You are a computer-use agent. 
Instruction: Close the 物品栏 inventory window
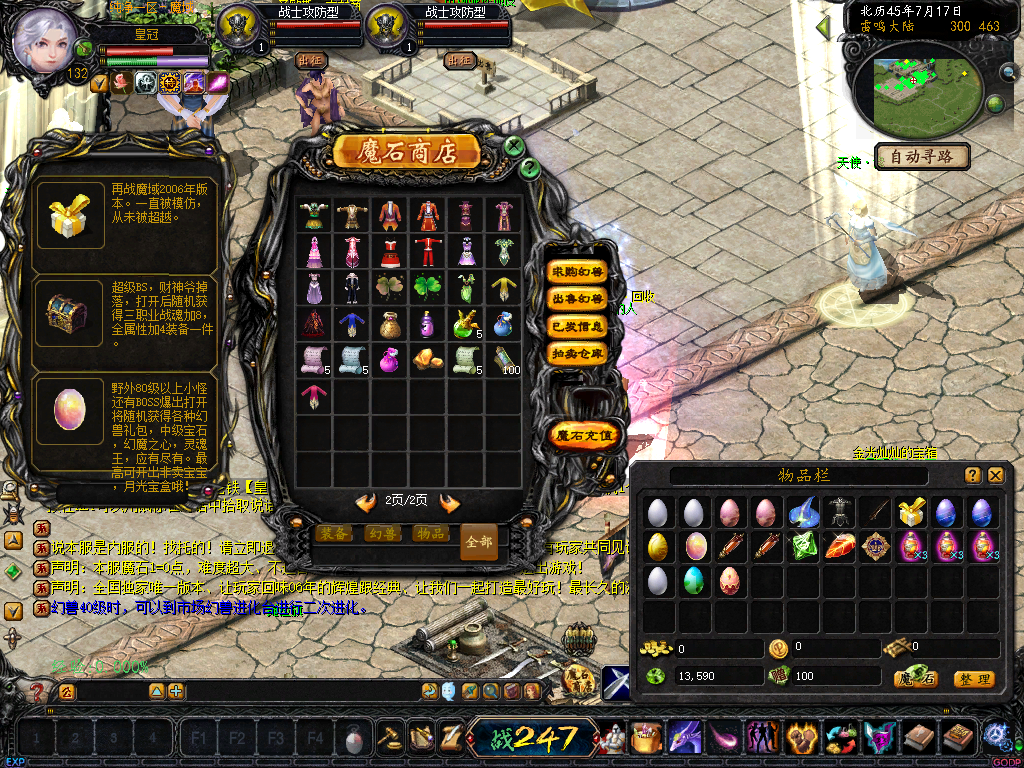(995, 475)
